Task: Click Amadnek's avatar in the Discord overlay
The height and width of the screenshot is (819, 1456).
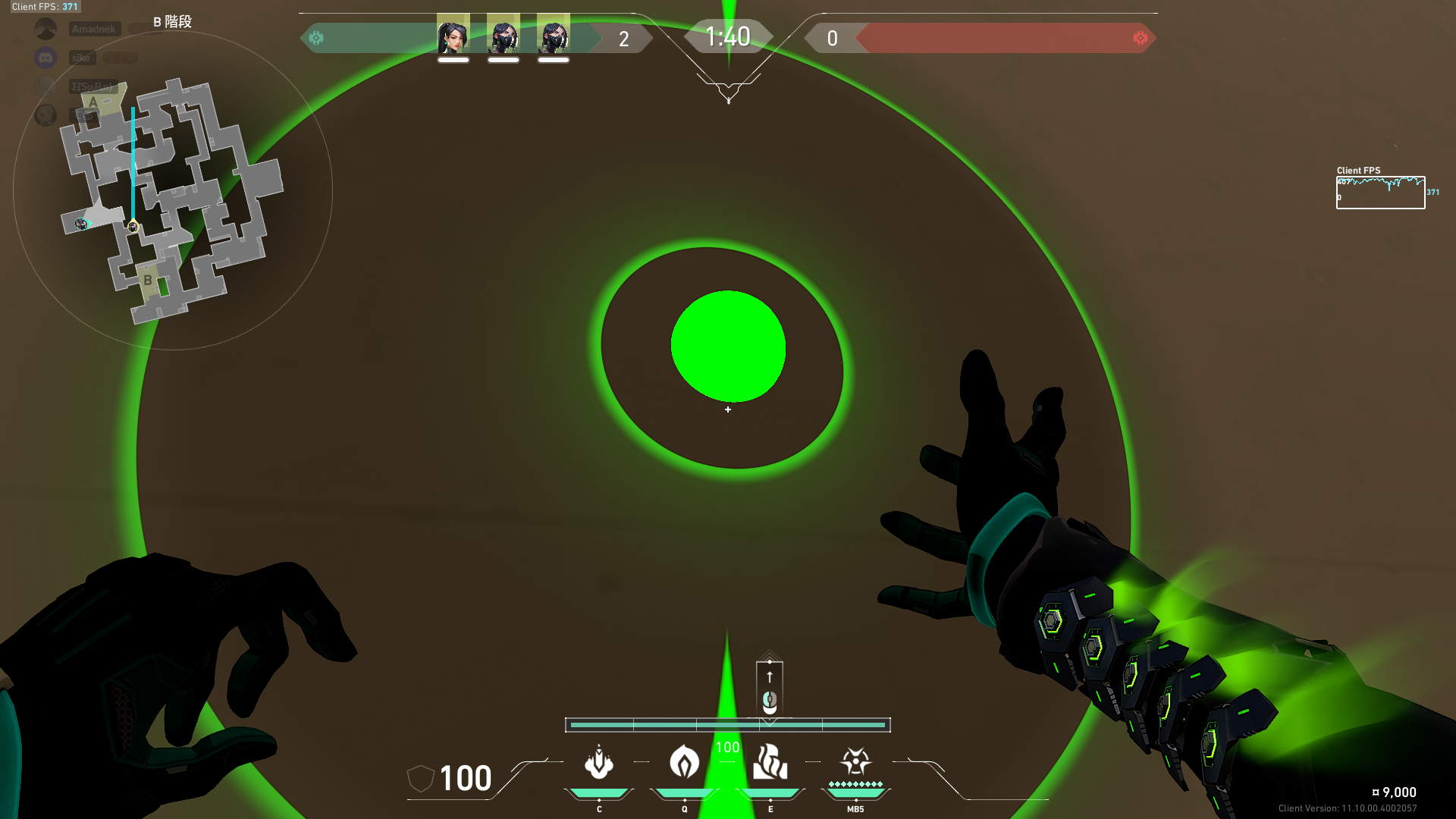Action: (45, 30)
